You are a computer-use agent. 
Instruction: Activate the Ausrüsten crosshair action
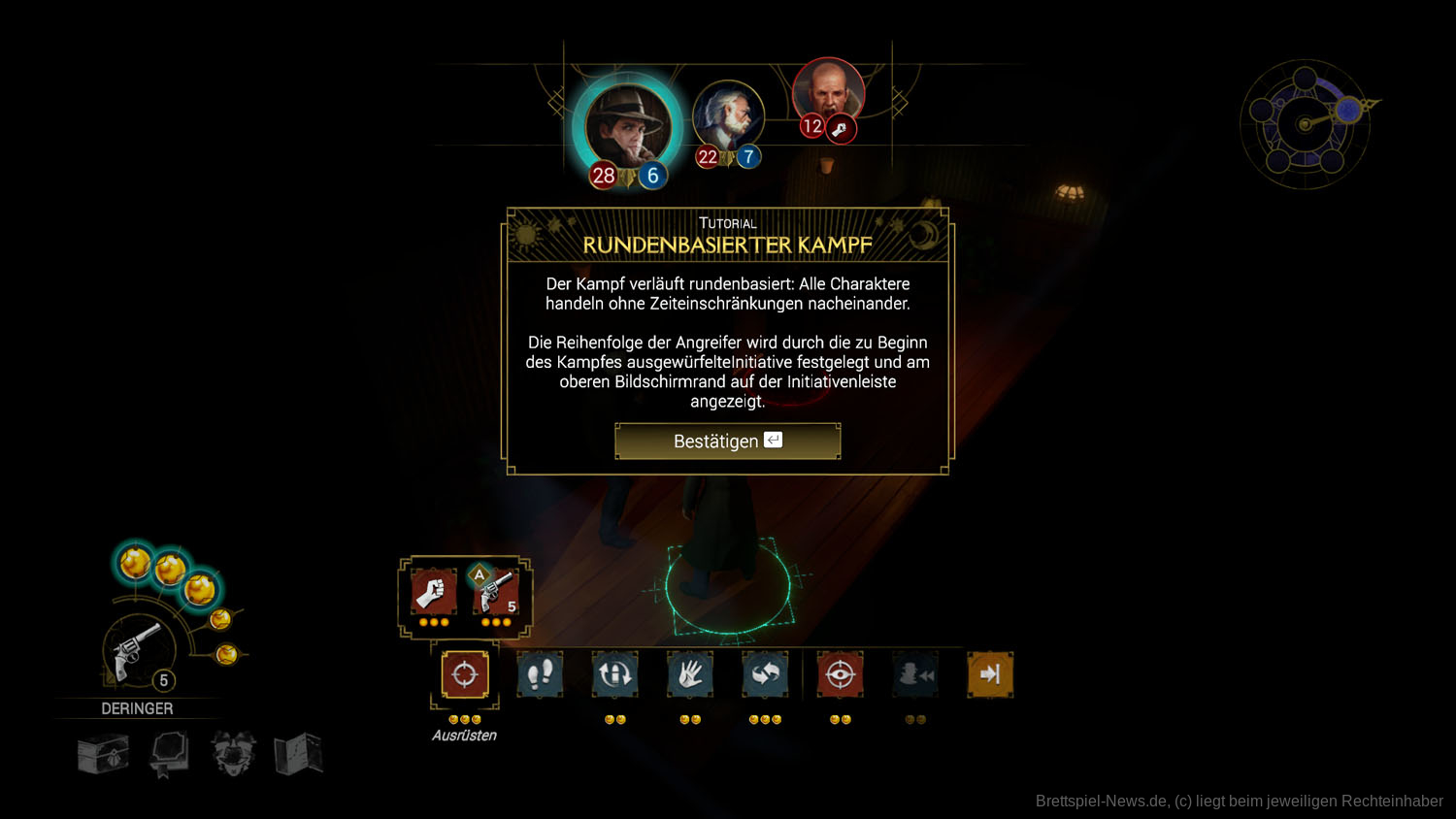(x=464, y=674)
